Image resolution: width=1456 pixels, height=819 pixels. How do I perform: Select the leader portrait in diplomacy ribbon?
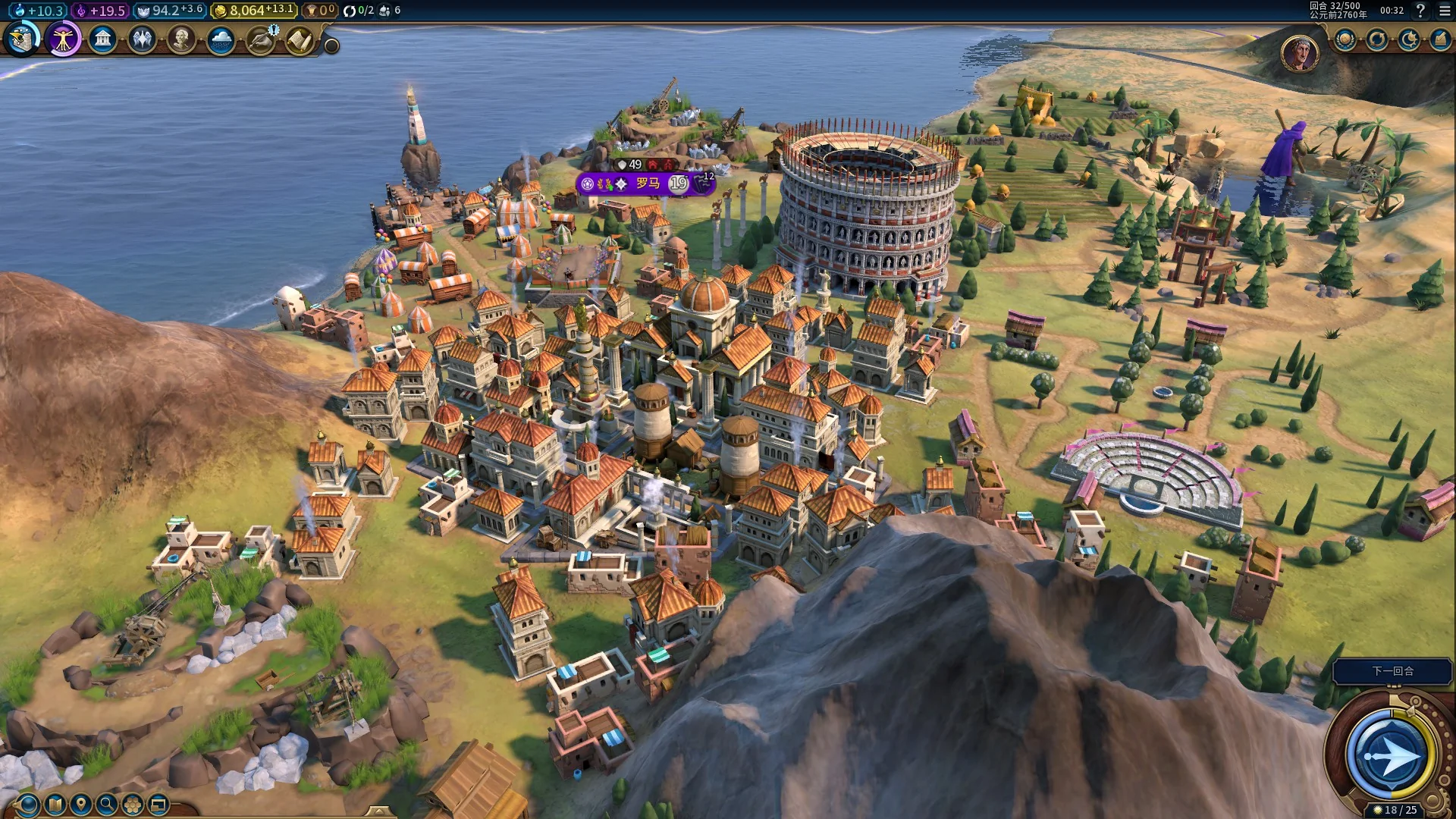click(x=1300, y=52)
